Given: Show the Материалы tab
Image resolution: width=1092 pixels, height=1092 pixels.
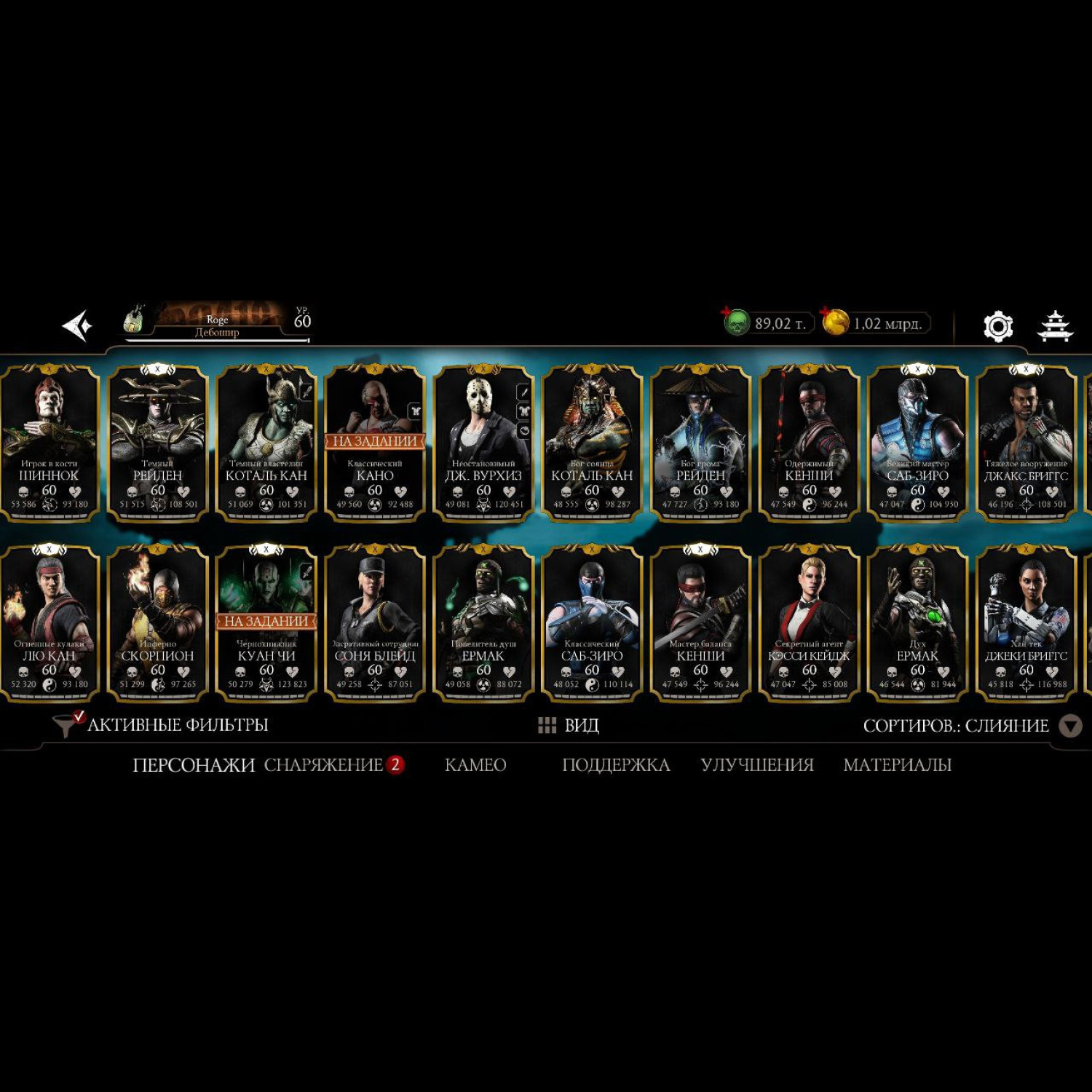Looking at the screenshot, I should tap(897, 765).
